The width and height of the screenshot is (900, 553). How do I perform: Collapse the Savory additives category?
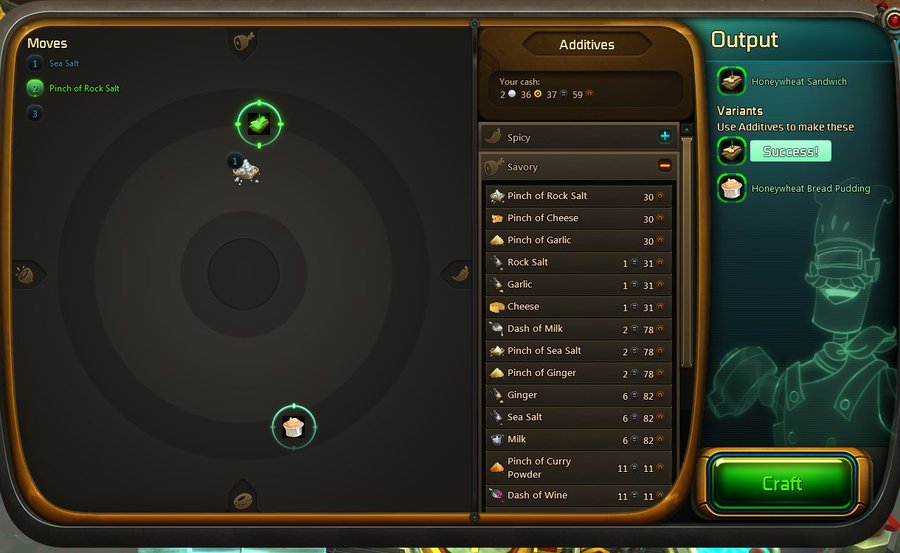(x=664, y=166)
